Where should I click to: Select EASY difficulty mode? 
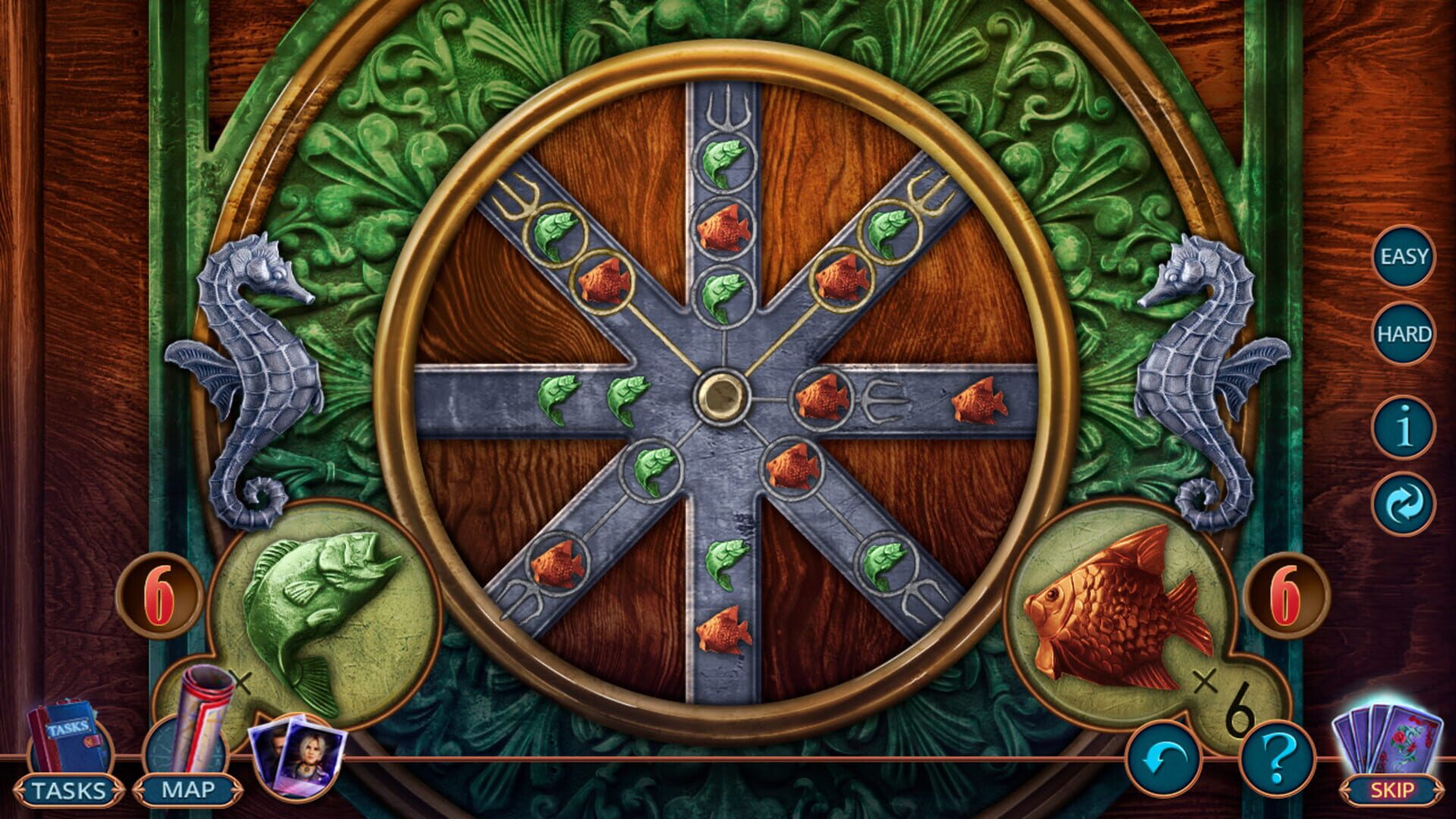1404,256
